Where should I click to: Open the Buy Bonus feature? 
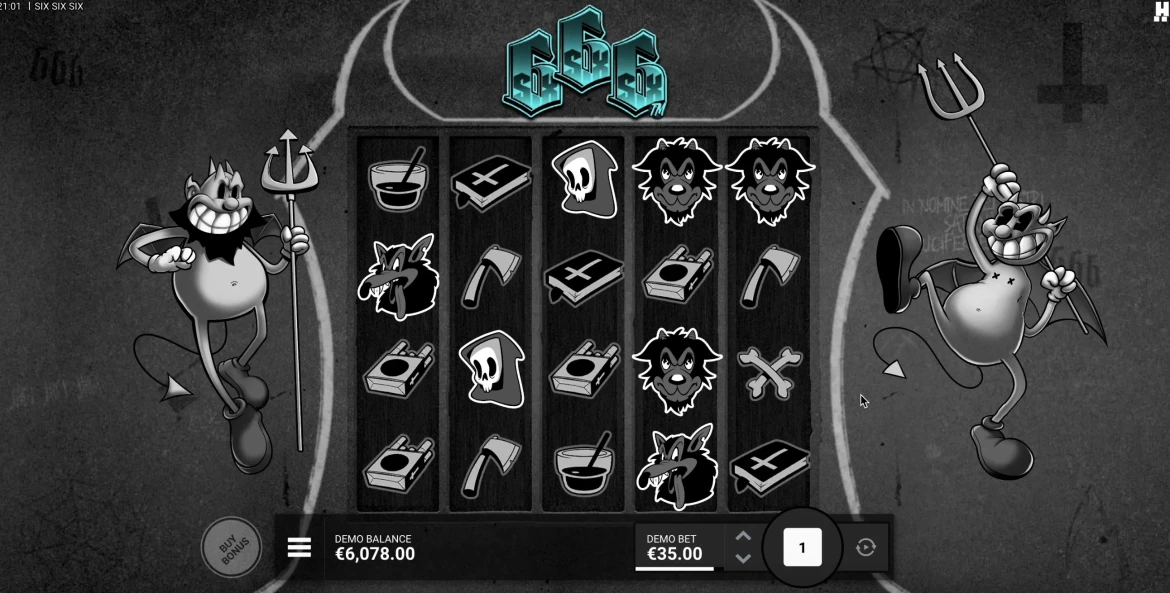(232, 547)
